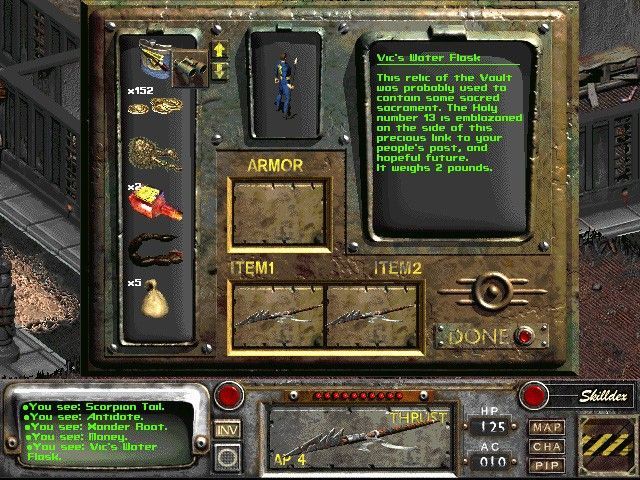Open options with the round button below INV

pos(228,455)
